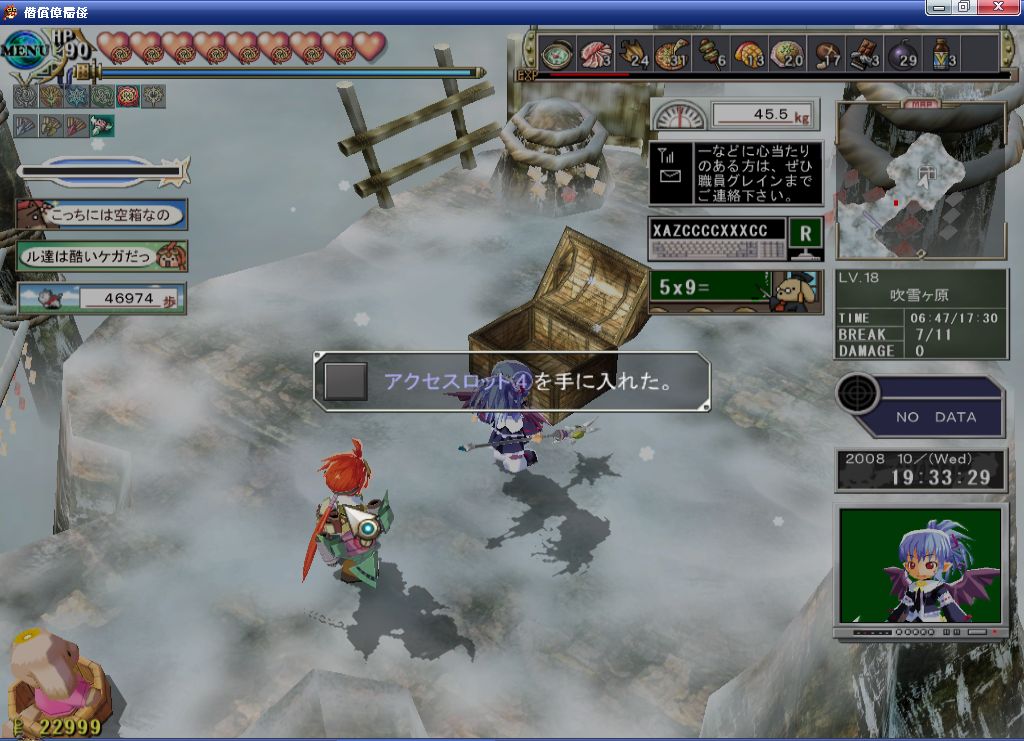The width and height of the screenshot is (1024, 741).
Task: Open the MENU orb
Action: pos(24,48)
